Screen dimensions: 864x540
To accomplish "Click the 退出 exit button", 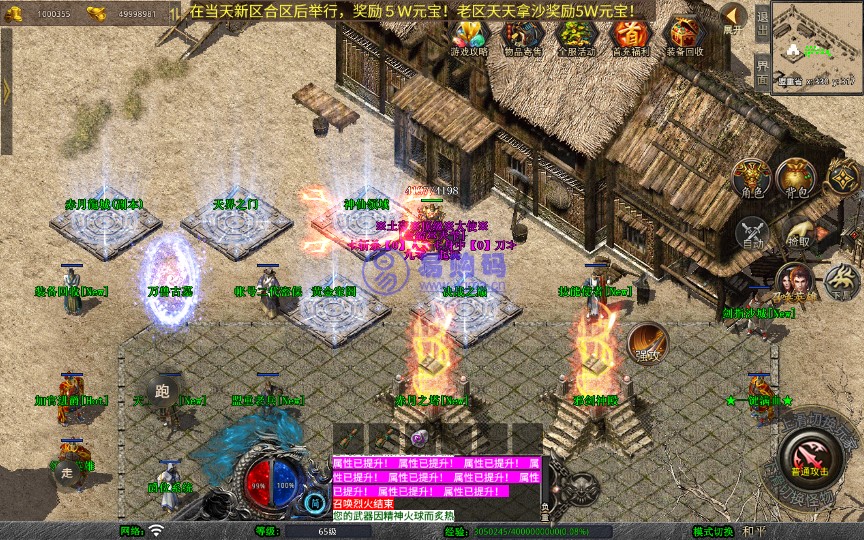I will pos(762,20).
